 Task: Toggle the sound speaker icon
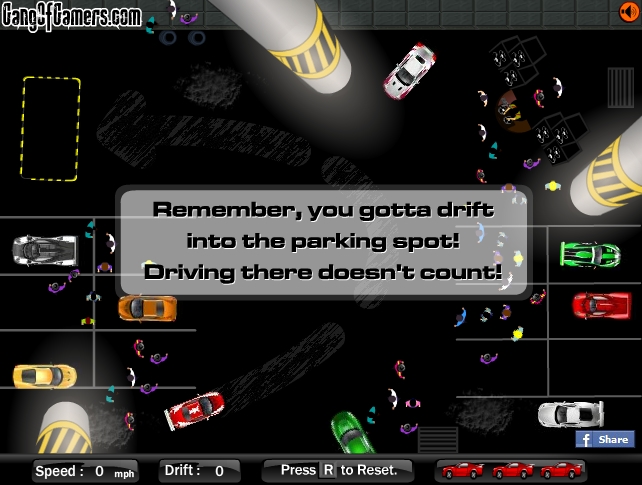tap(627, 11)
